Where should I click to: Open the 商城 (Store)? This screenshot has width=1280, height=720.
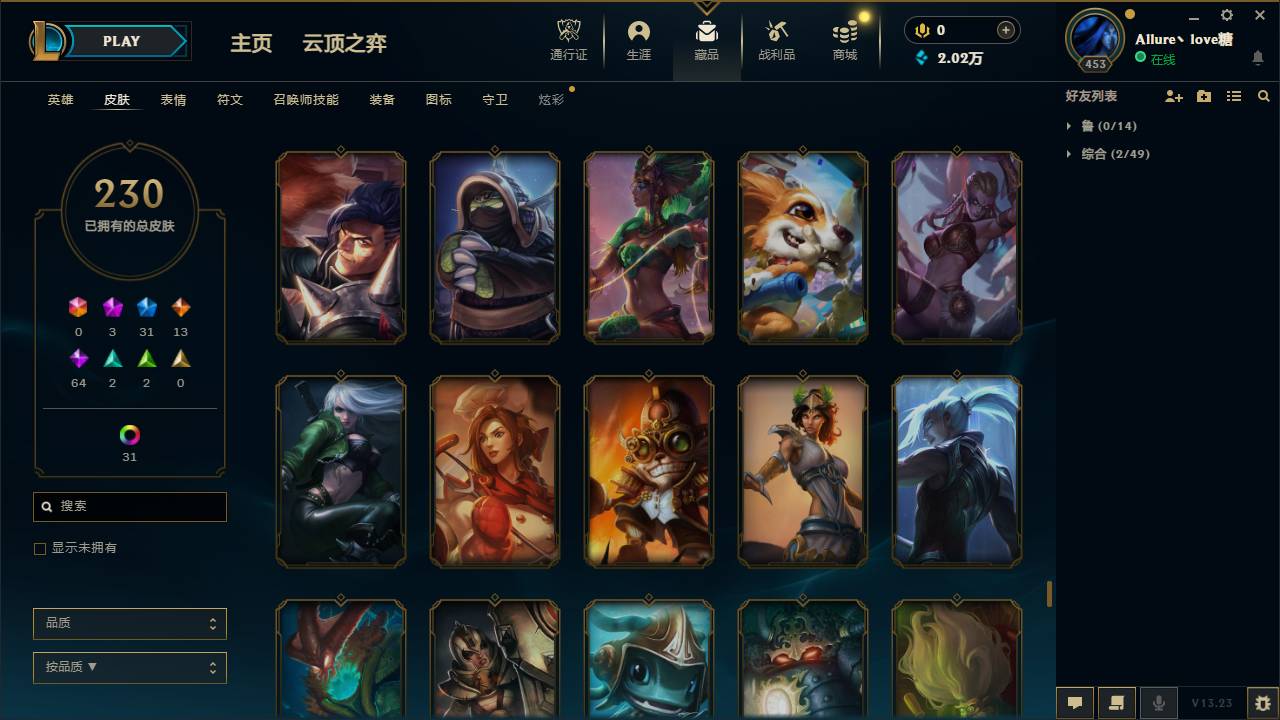(842, 40)
